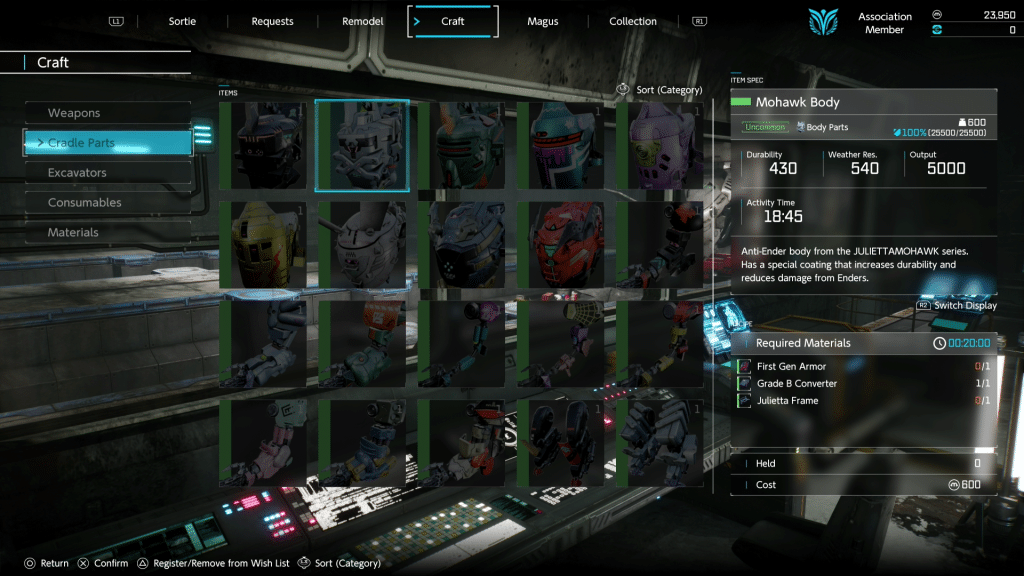Show the Collection tab
This screenshot has height=576, width=1024.
click(633, 21)
